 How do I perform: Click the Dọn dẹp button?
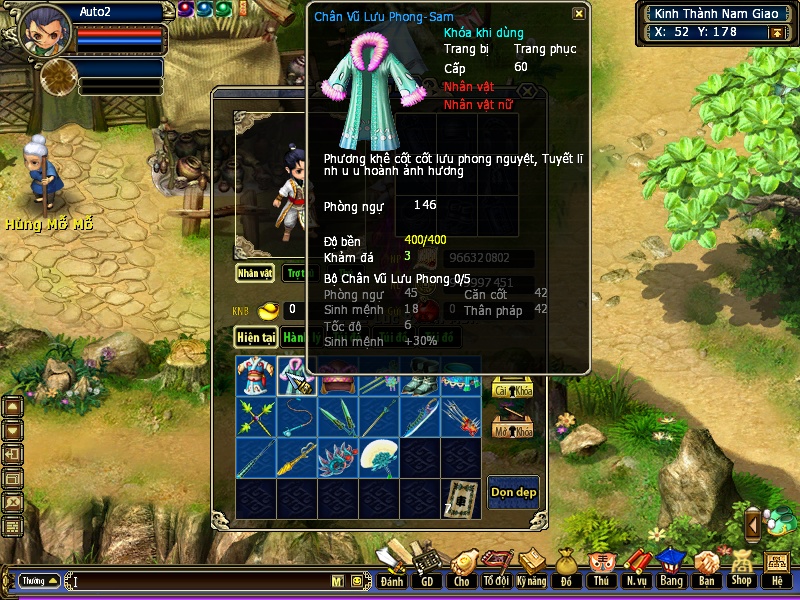tap(513, 492)
